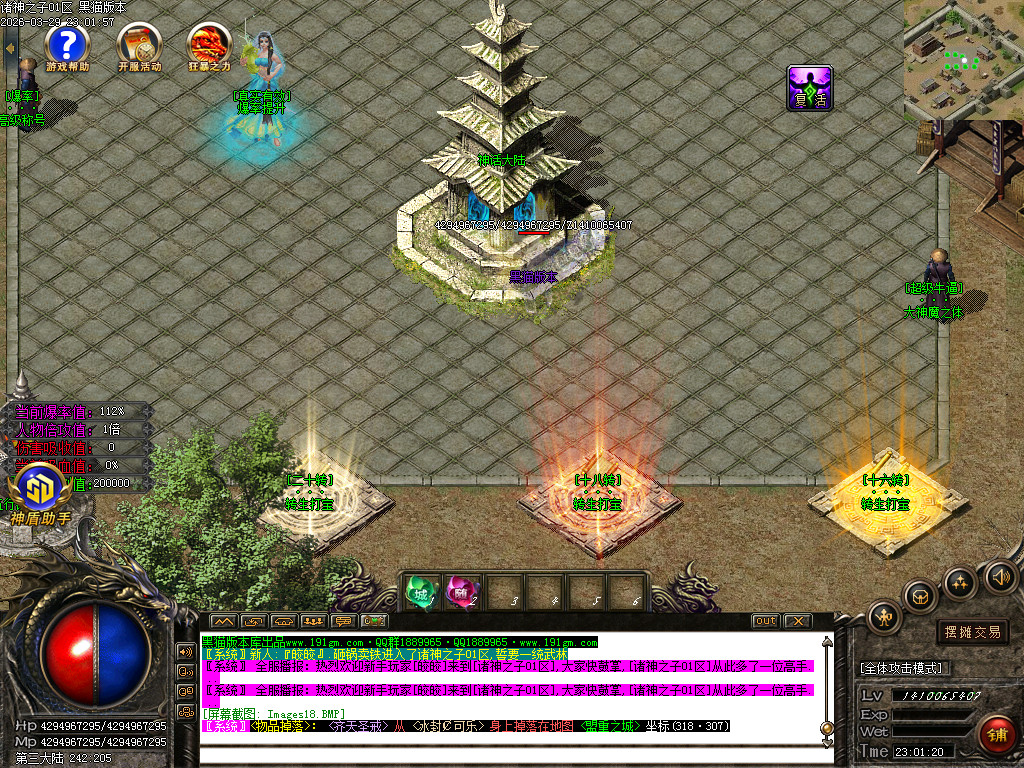The height and width of the screenshot is (768, 1024).
Task: Close the chat panel with the X button
Action: [797, 621]
